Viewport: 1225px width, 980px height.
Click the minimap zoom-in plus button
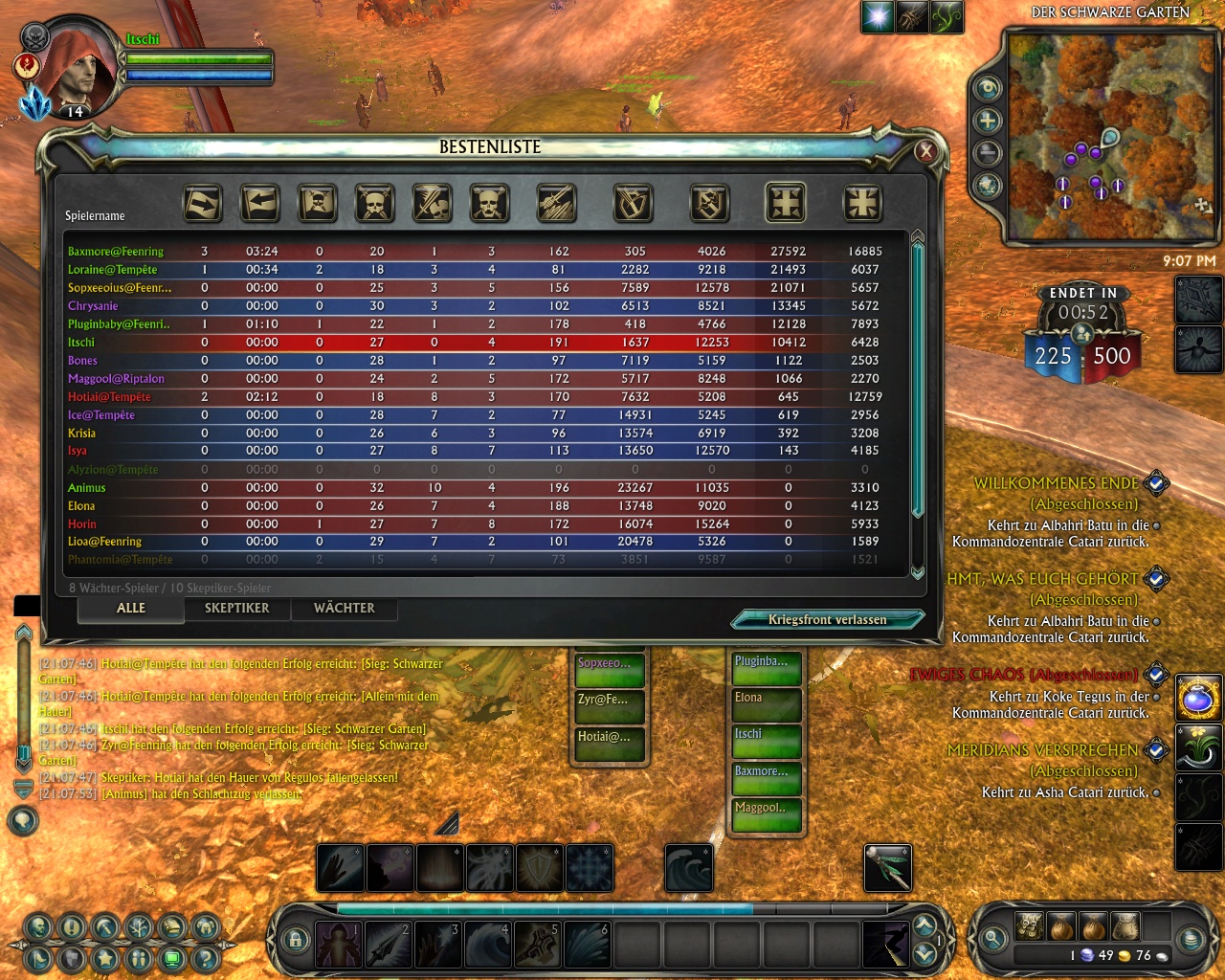[988, 121]
